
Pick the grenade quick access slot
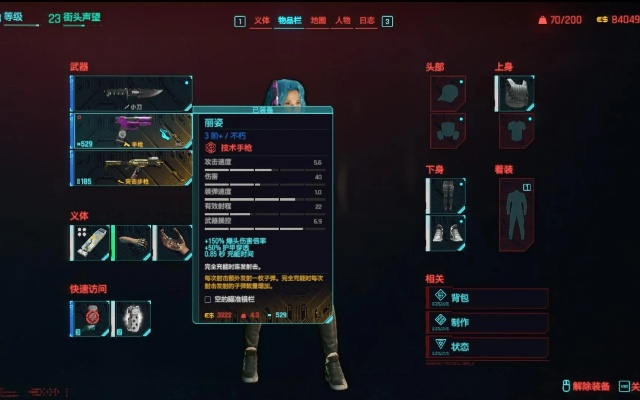131,317
